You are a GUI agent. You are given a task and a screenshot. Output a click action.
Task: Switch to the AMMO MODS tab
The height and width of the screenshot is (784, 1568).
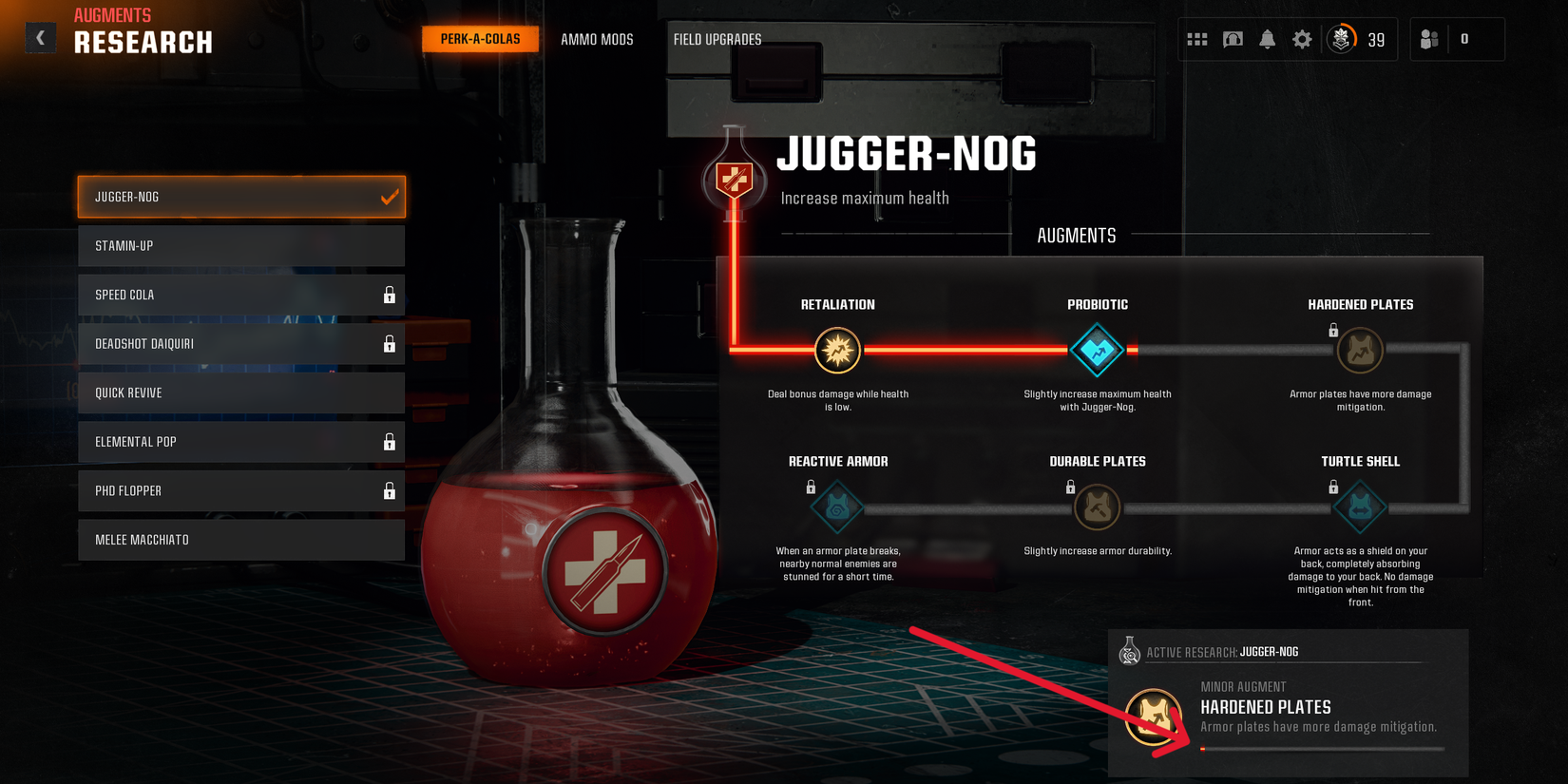click(x=598, y=39)
